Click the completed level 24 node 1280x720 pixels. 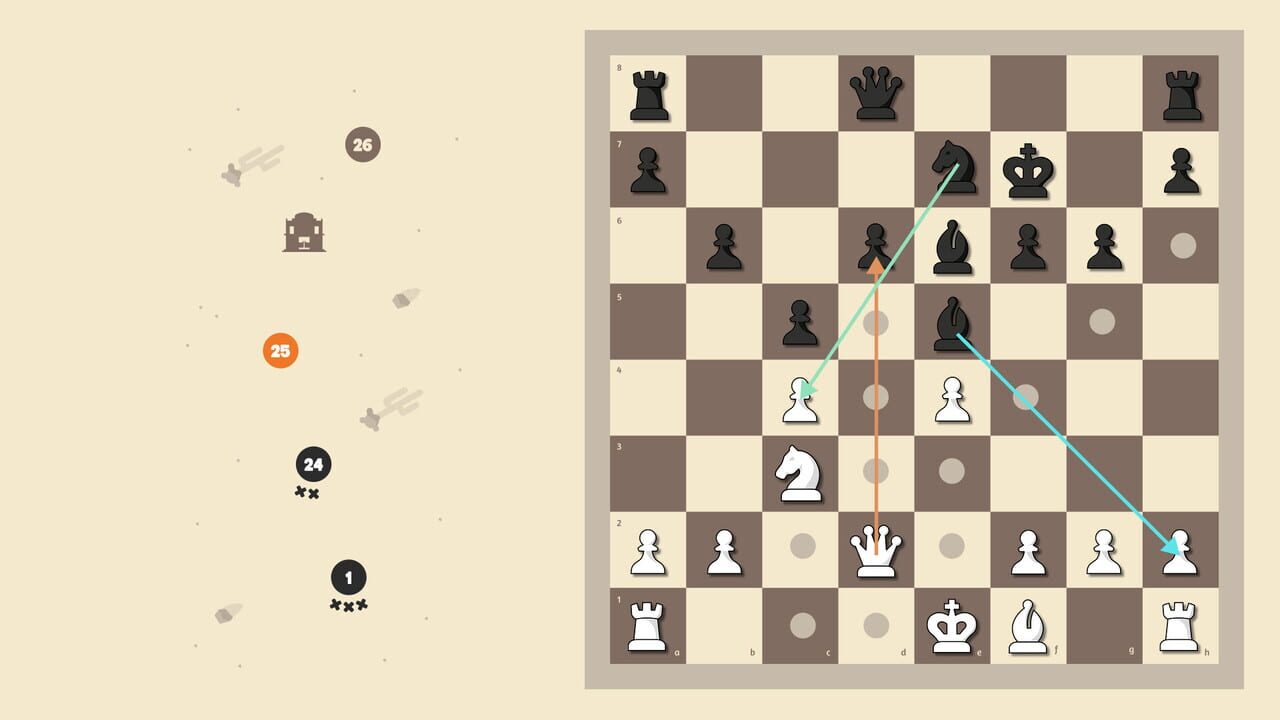[313, 463]
